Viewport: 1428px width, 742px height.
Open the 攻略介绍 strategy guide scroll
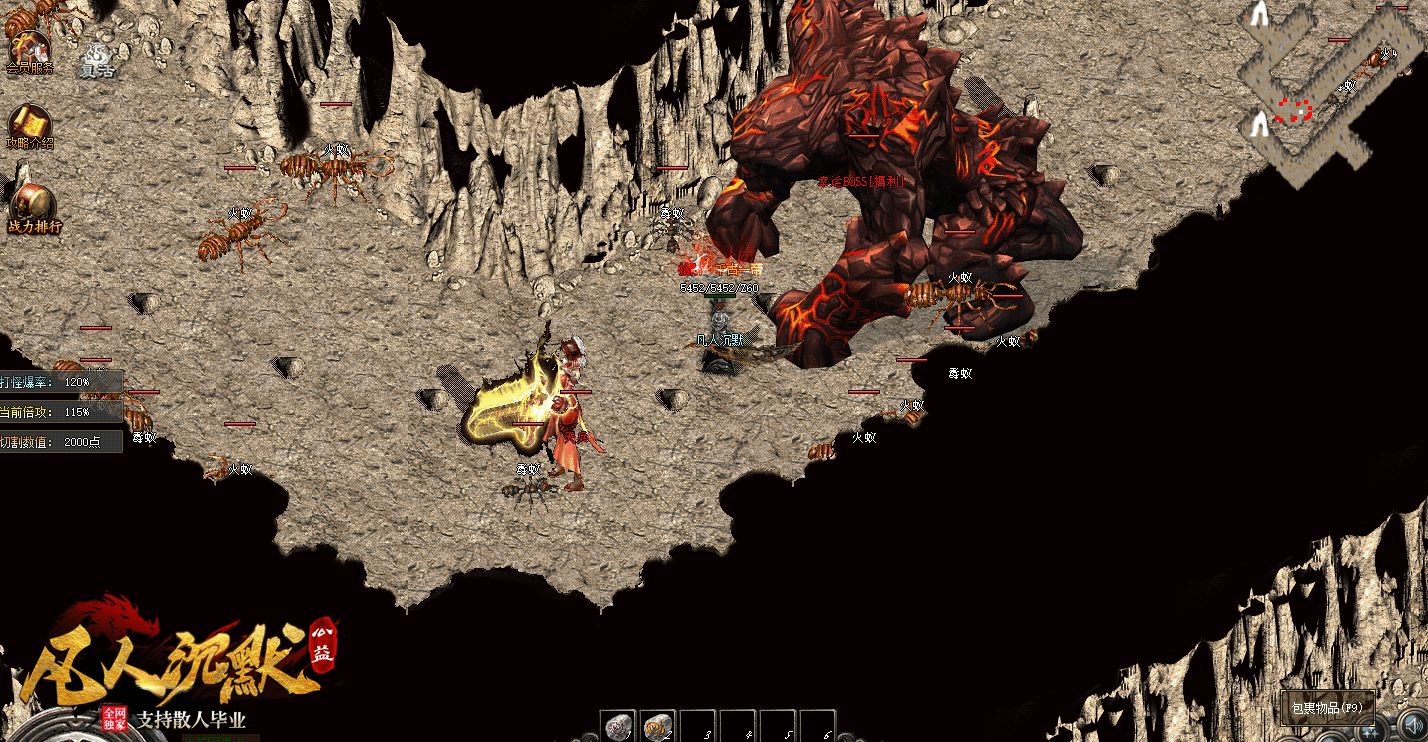pyautogui.click(x=30, y=124)
